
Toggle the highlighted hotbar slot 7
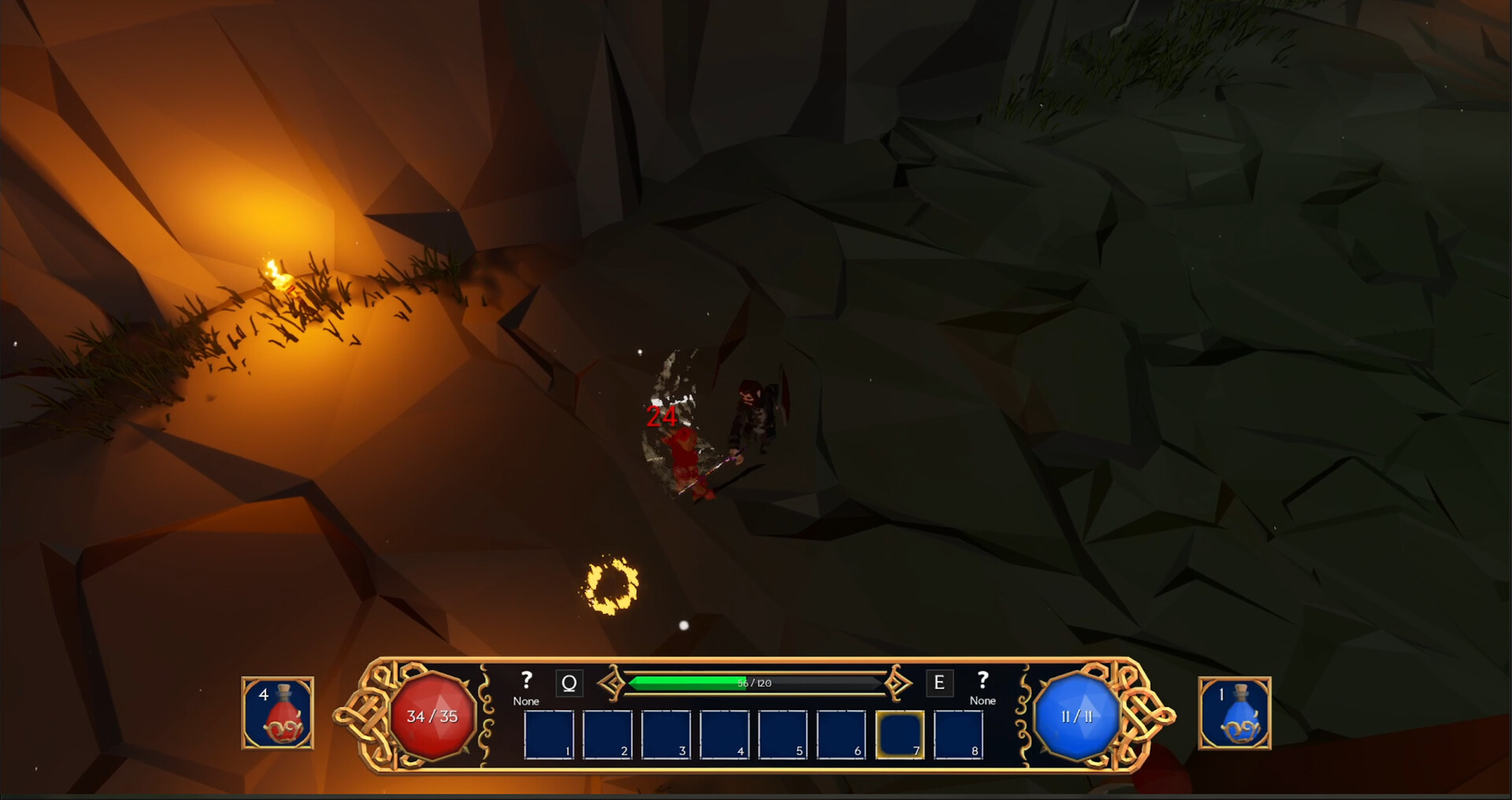pyautogui.click(x=899, y=735)
